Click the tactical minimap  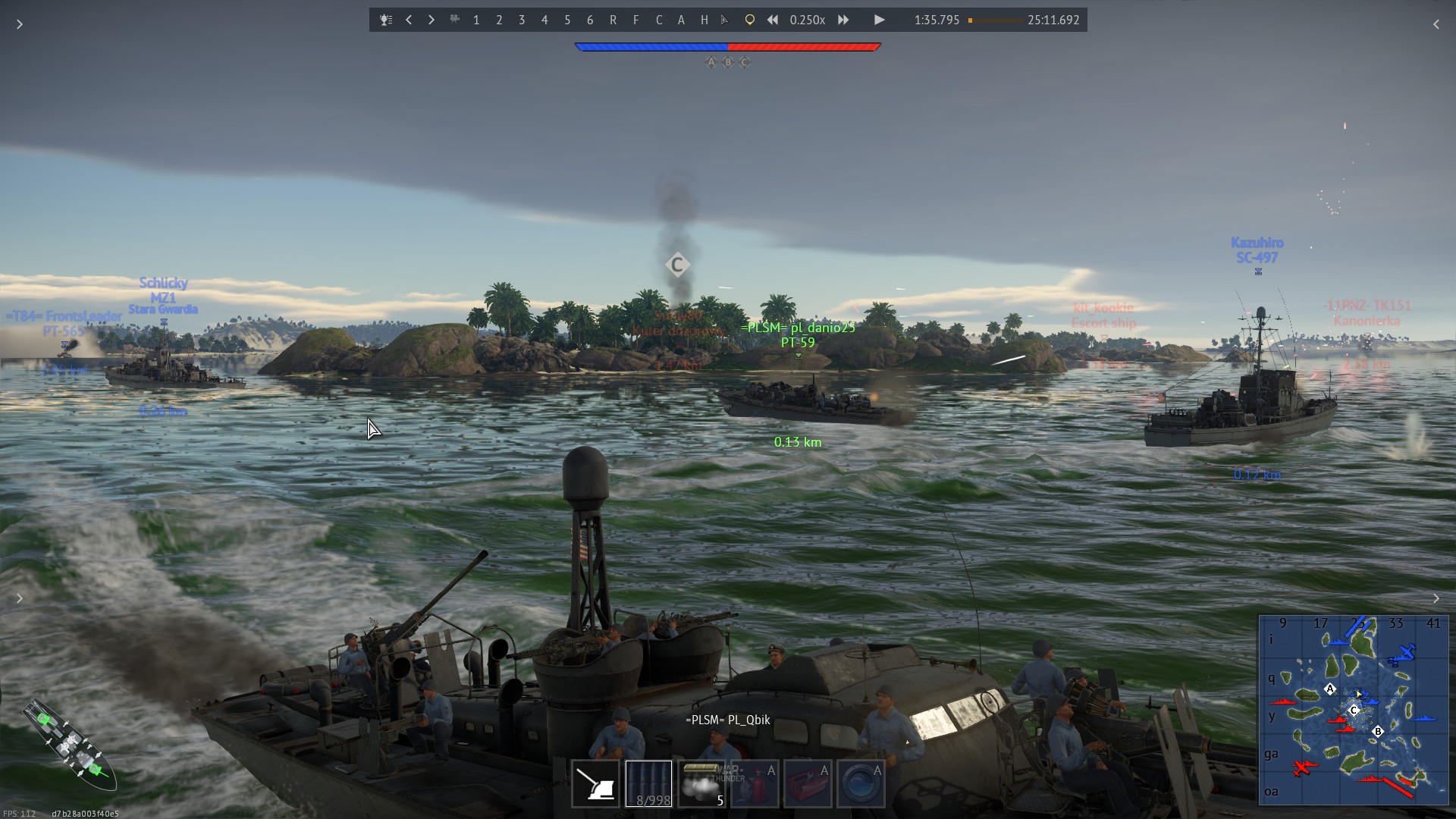click(x=1353, y=709)
